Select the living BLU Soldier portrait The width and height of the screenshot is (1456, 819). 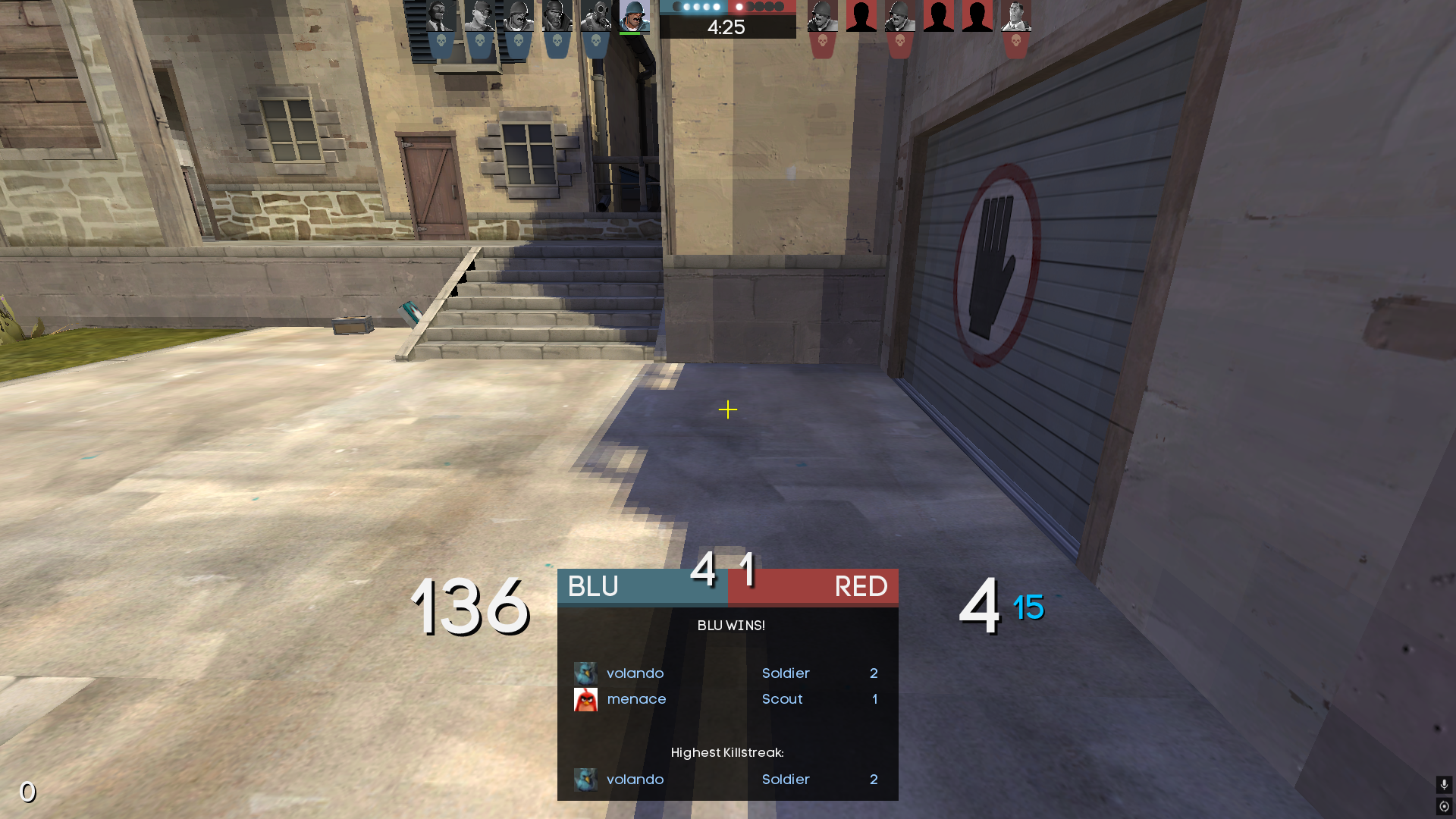[634, 17]
